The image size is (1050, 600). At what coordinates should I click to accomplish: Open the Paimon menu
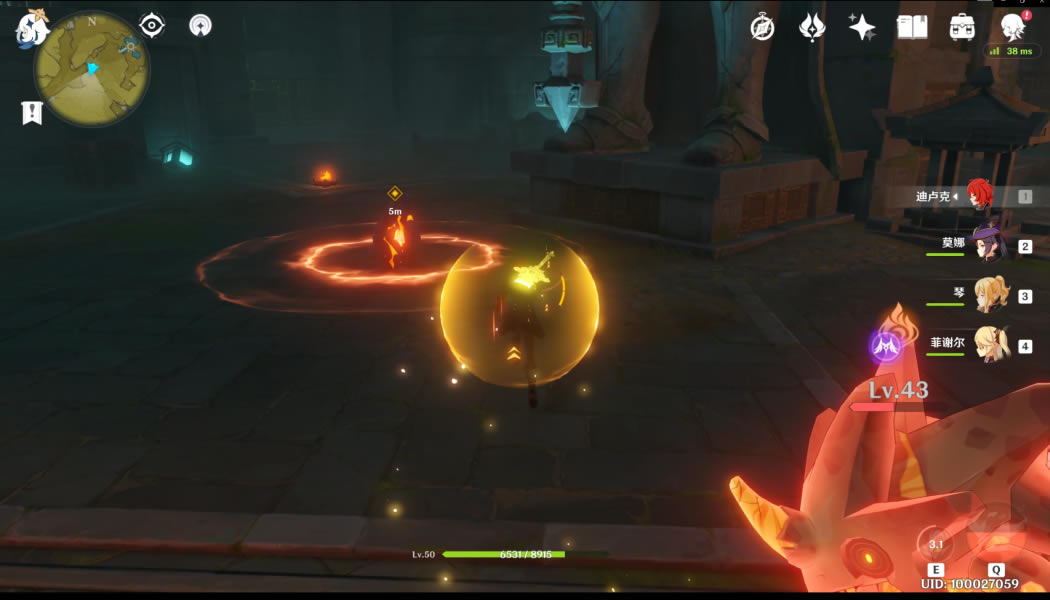(30, 28)
